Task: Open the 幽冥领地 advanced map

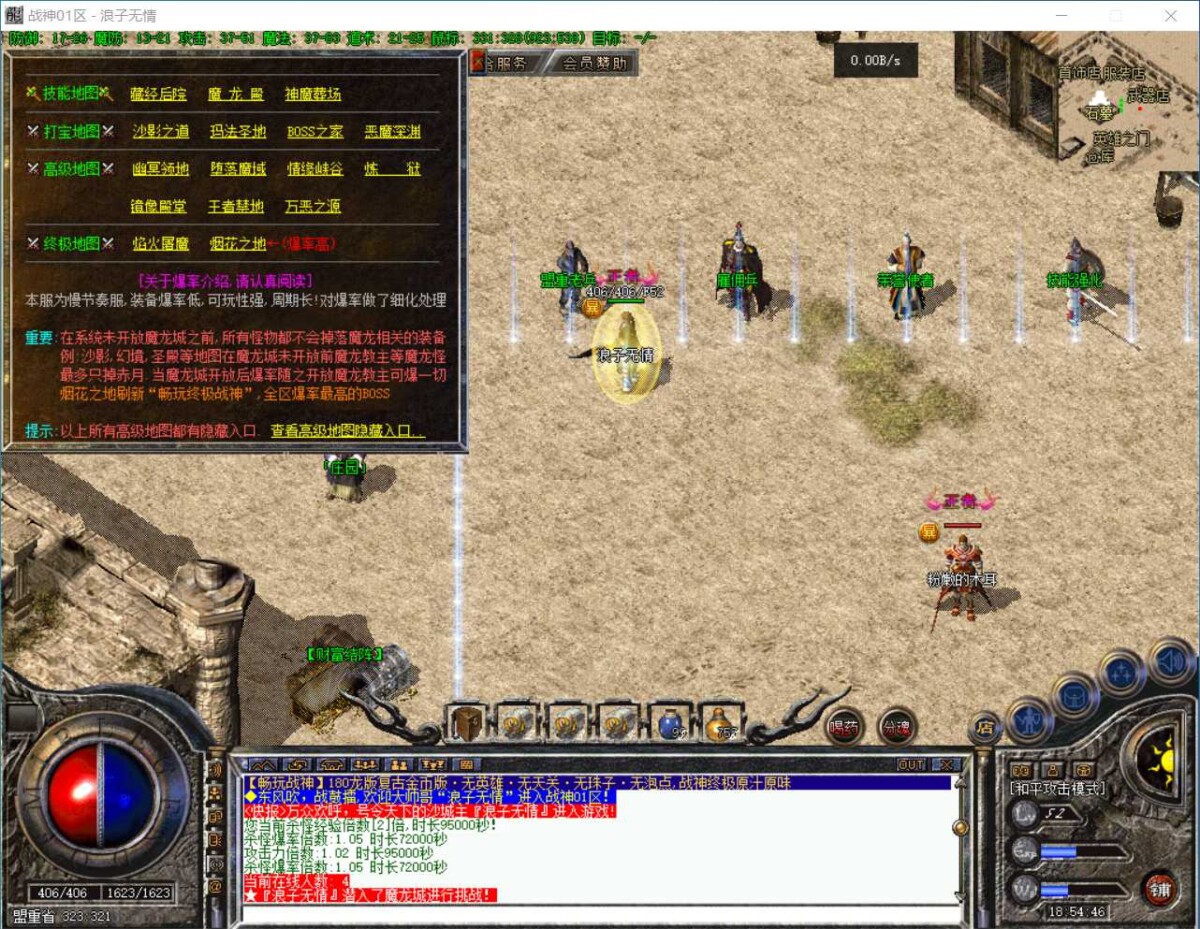Action: (160, 169)
